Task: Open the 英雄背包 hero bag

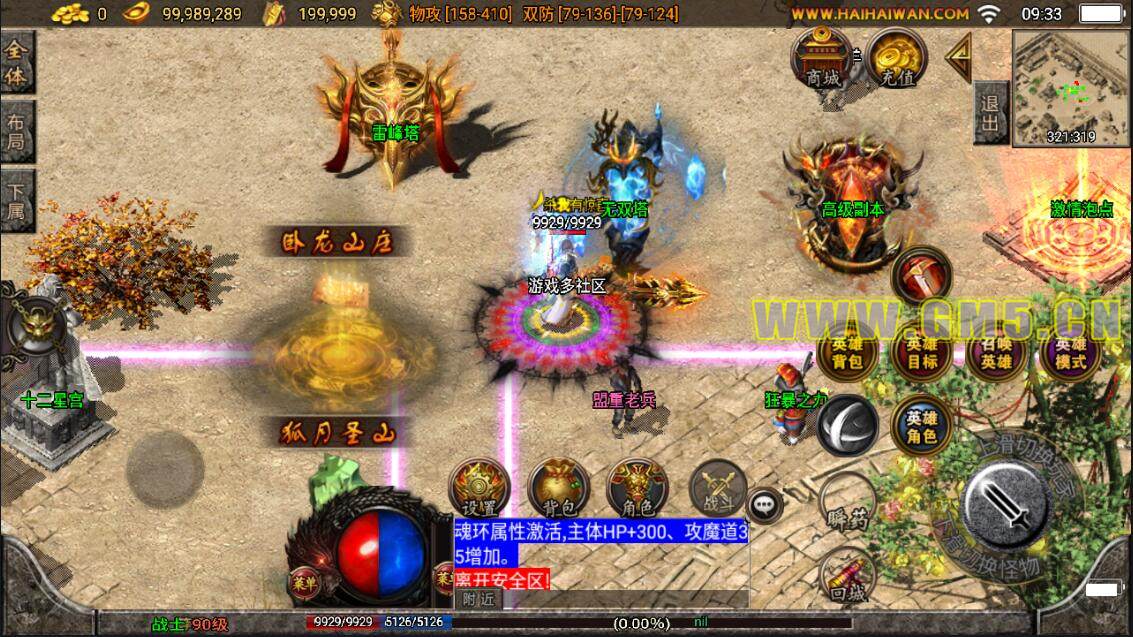Action: click(848, 354)
